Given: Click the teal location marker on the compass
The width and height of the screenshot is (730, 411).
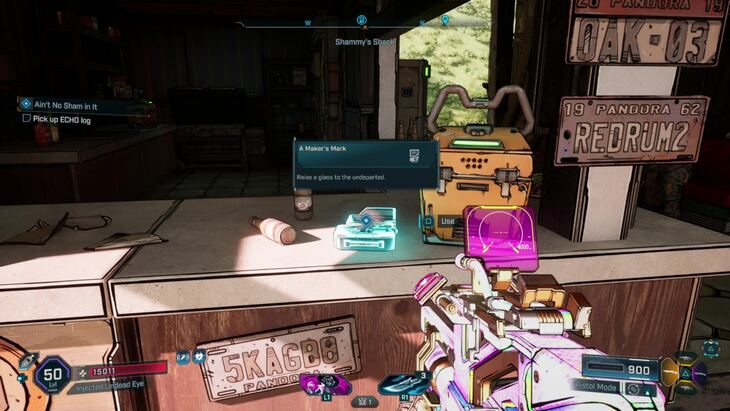Looking at the screenshot, I should (x=445, y=19).
